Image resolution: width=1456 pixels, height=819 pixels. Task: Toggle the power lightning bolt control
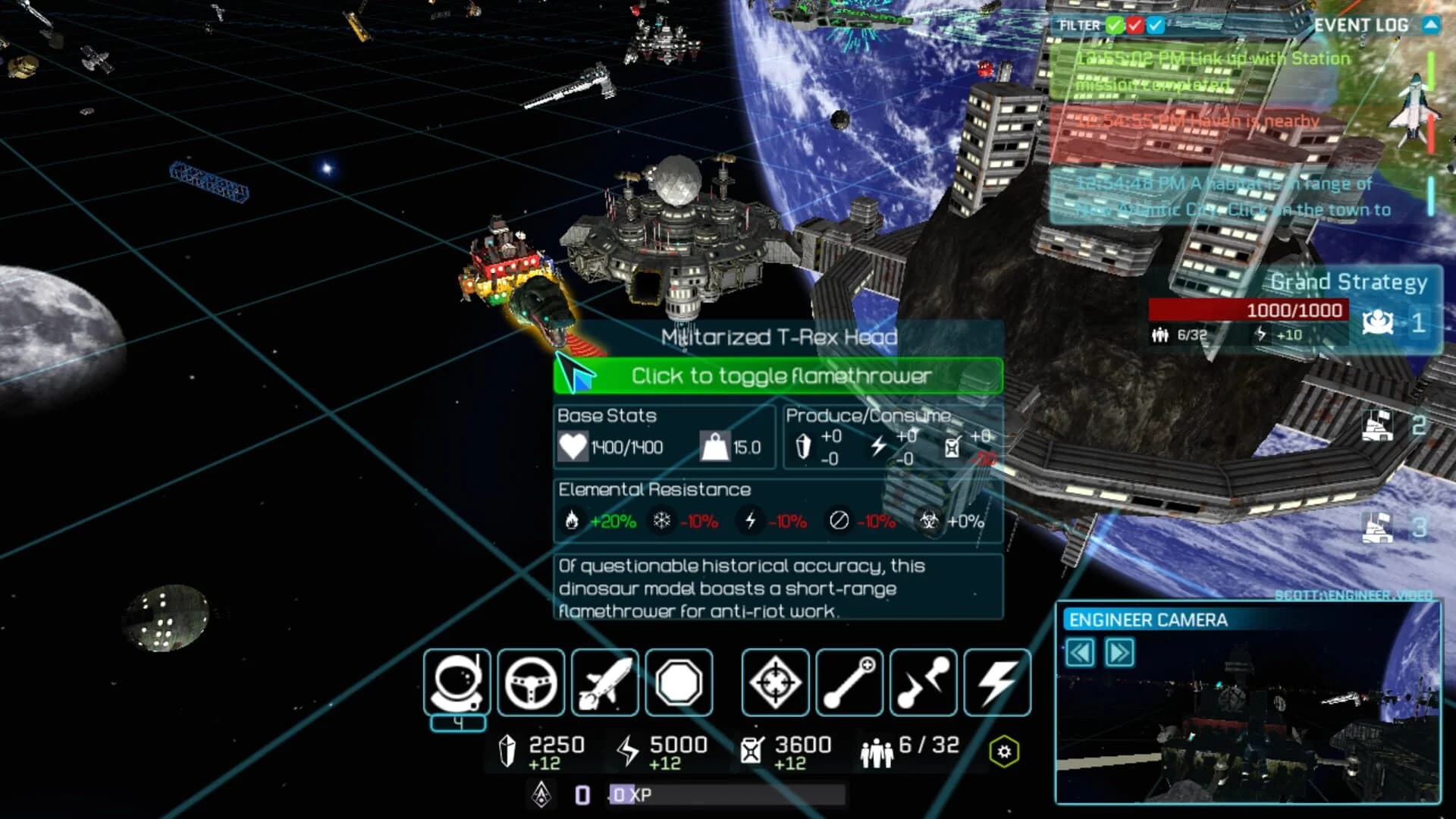point(996,682)
